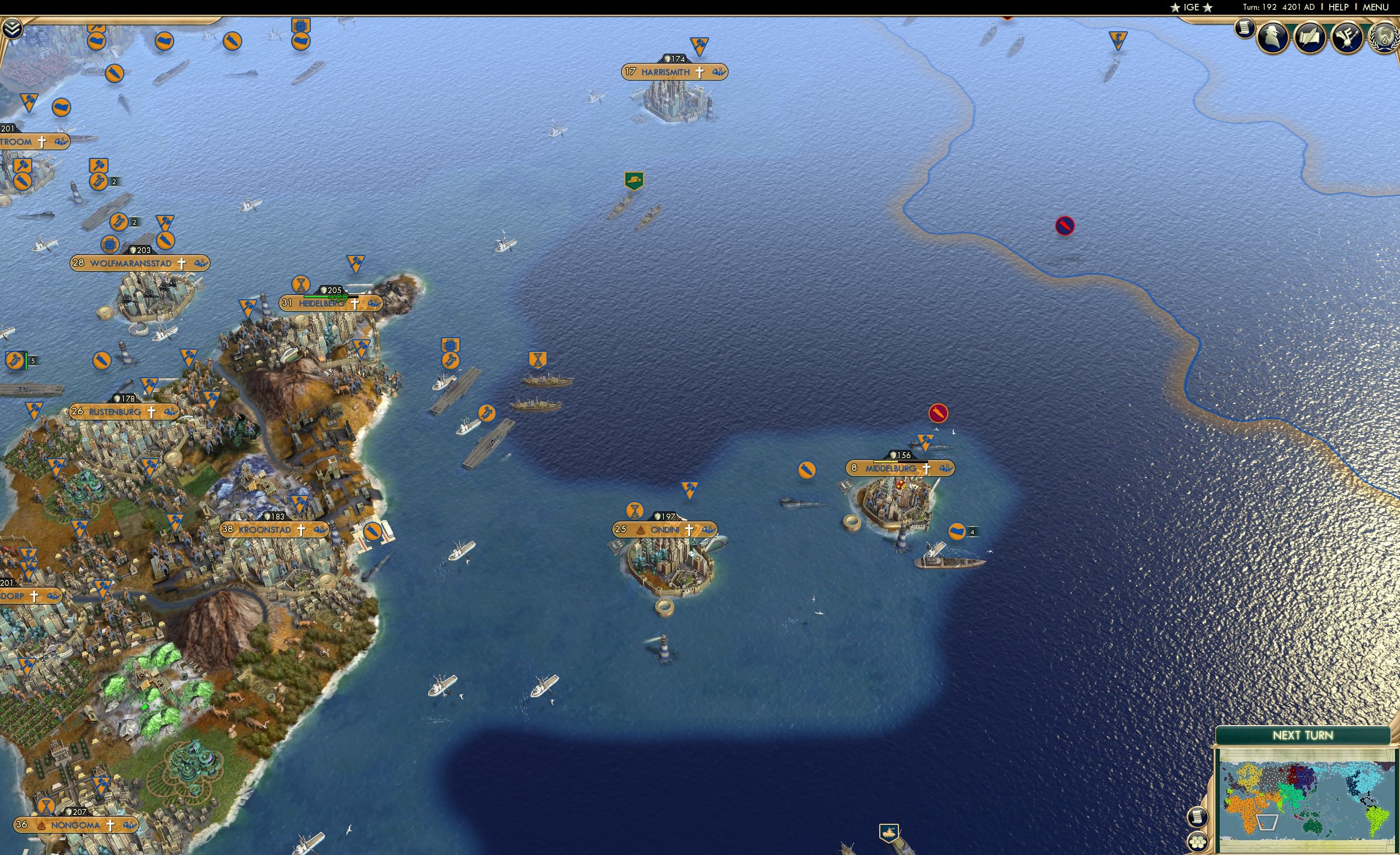Click the hourglass sleep icon above Ondini

(x=634, y=510)
